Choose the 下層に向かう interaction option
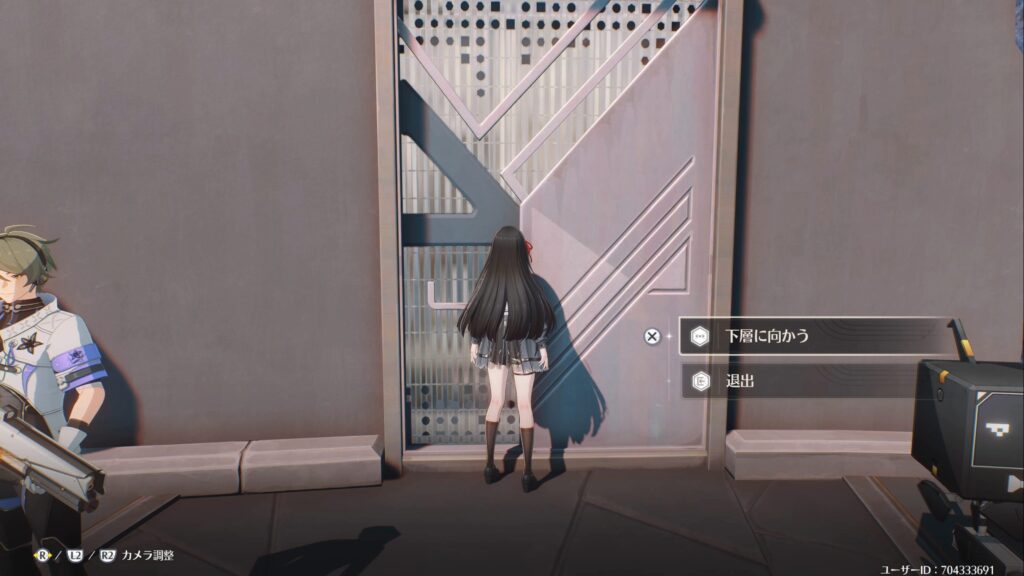 click(812, 336)
